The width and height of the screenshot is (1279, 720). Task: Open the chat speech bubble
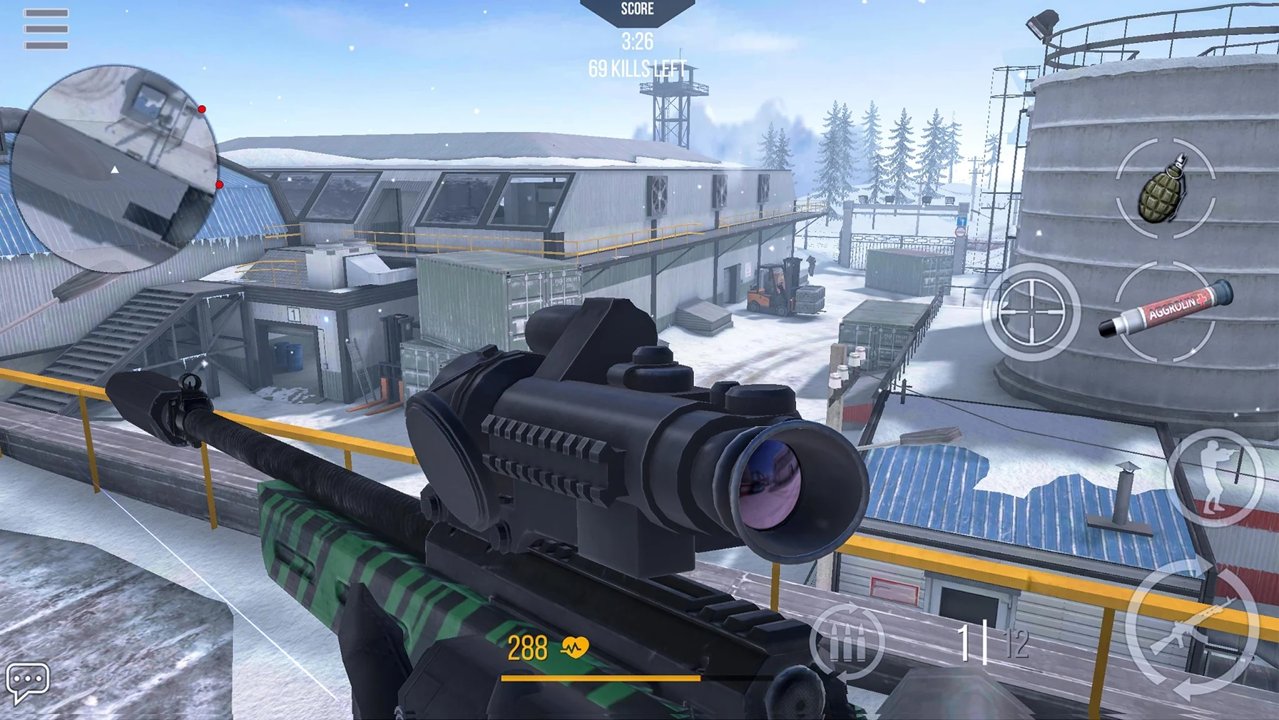[27, 680]
